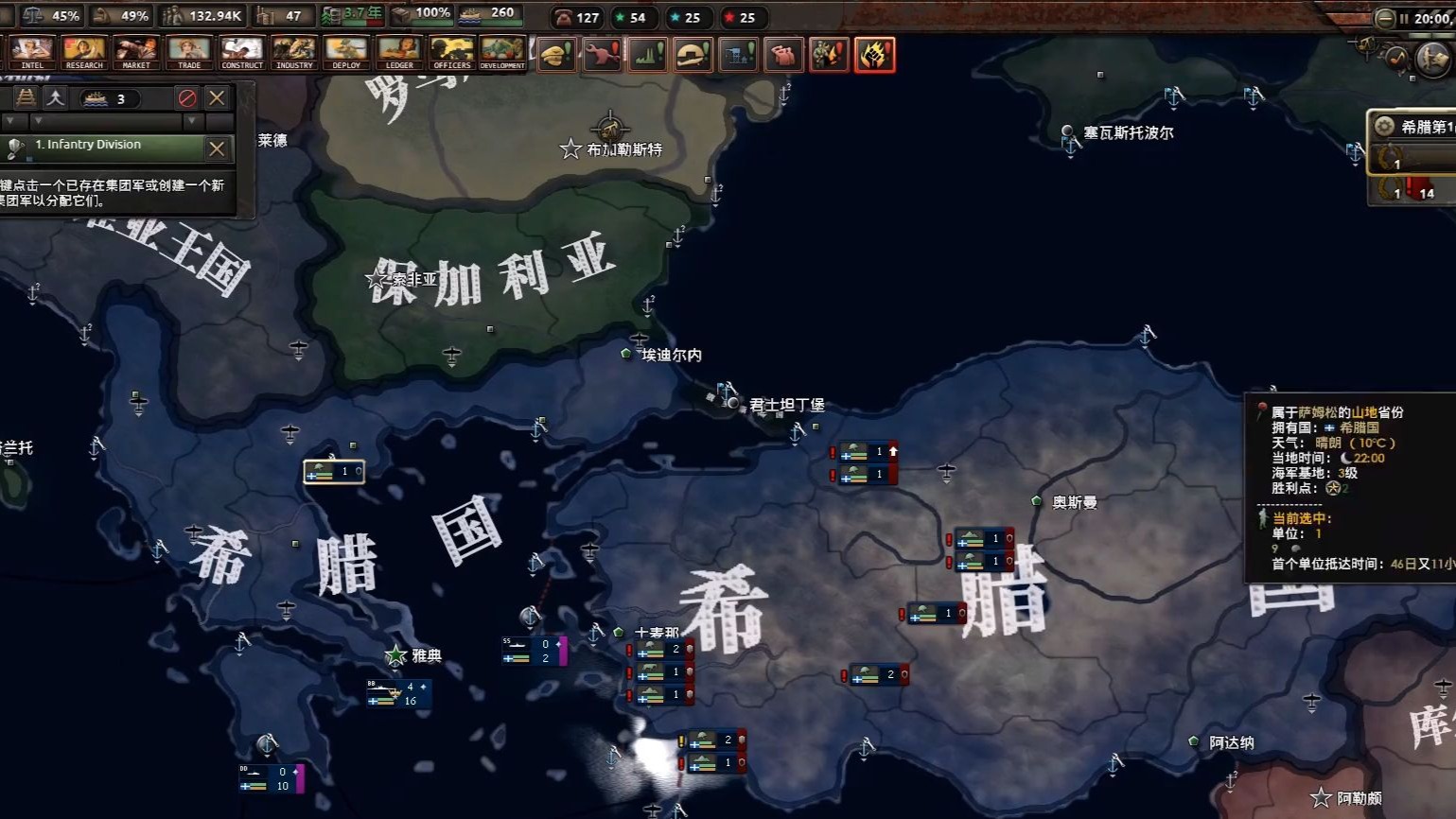This screenshot has width=1456, height=819.
Task: Click the speed-decrease minus button near the clock
Action: tap(1385, 17)
